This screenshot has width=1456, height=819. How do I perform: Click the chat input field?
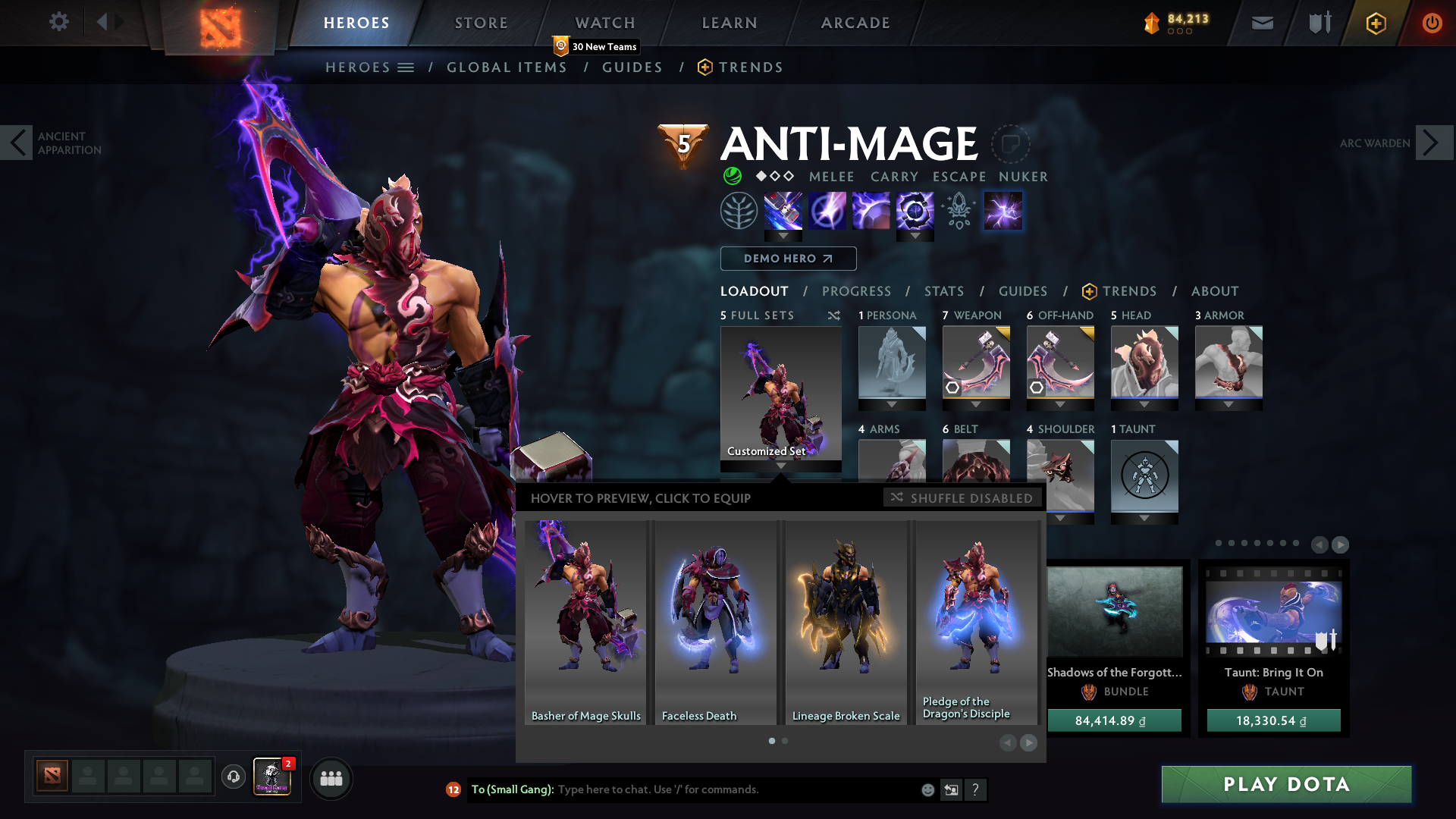point(736,789)
